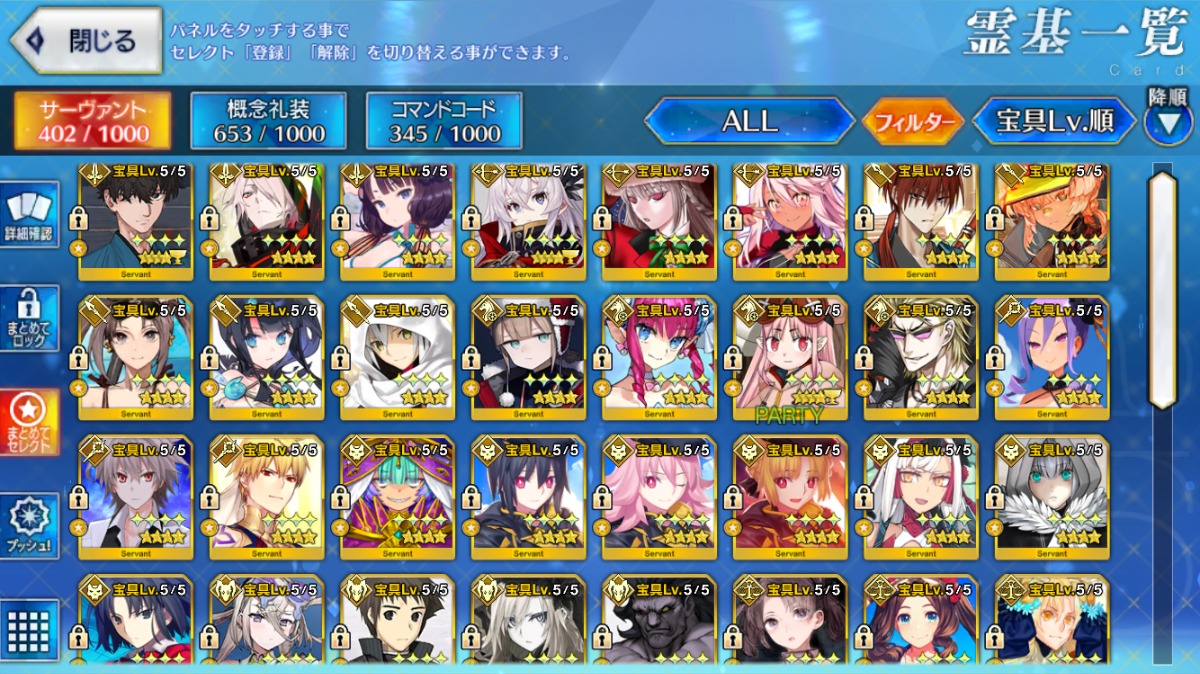Toggle the 降順 descending arrow
The height and width of the screenshot is (674, 1200).
[1167, 122]
